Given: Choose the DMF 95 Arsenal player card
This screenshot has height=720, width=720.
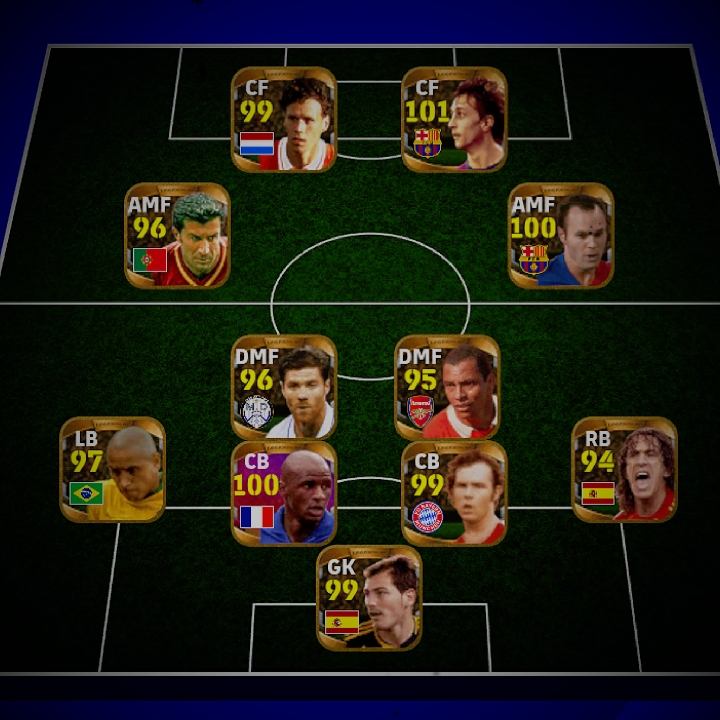Looking at the screenshot, I should pyautogui.click(x=447, y=387).
